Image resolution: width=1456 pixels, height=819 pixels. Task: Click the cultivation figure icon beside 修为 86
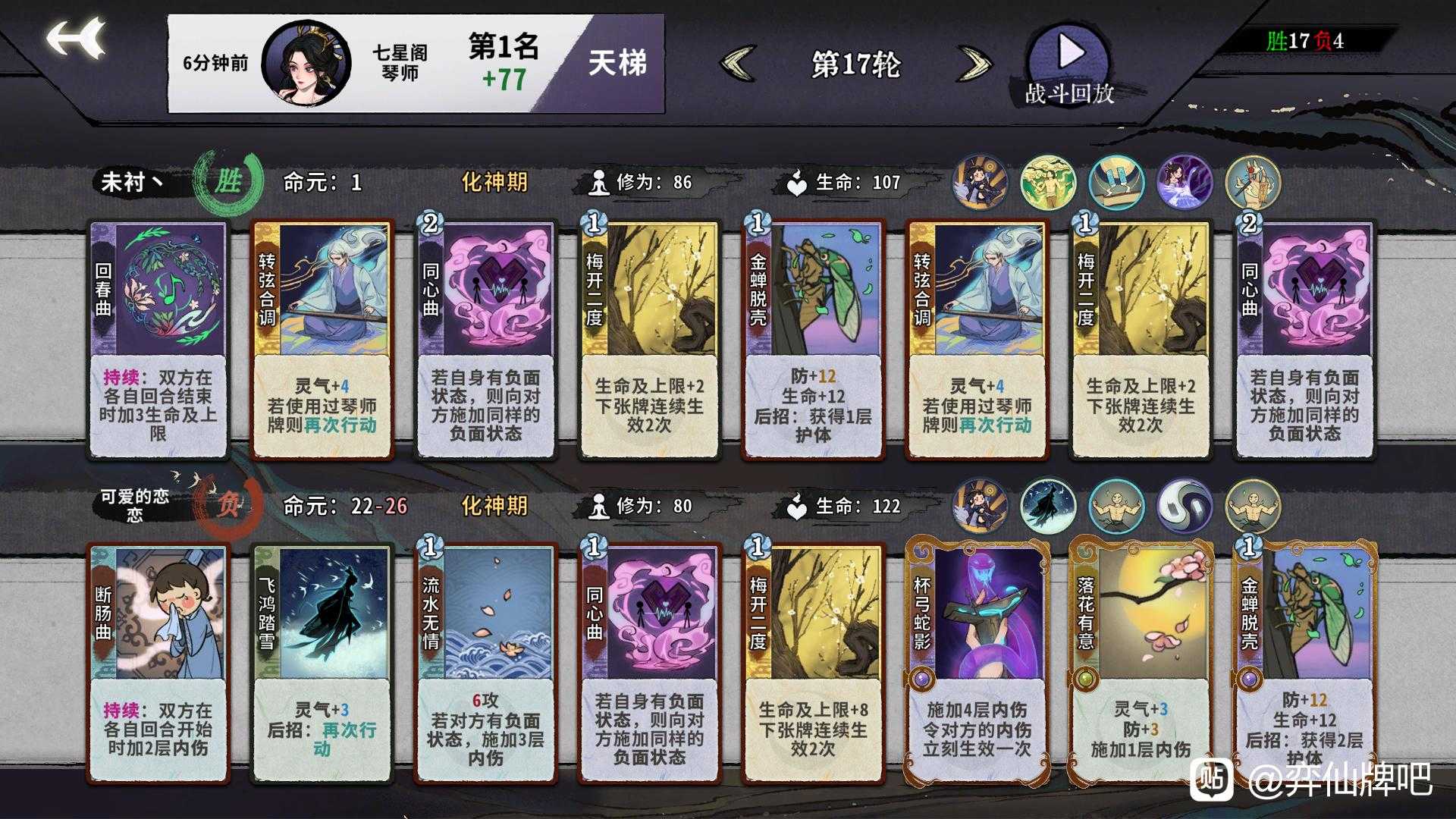(x=598, y=182)
